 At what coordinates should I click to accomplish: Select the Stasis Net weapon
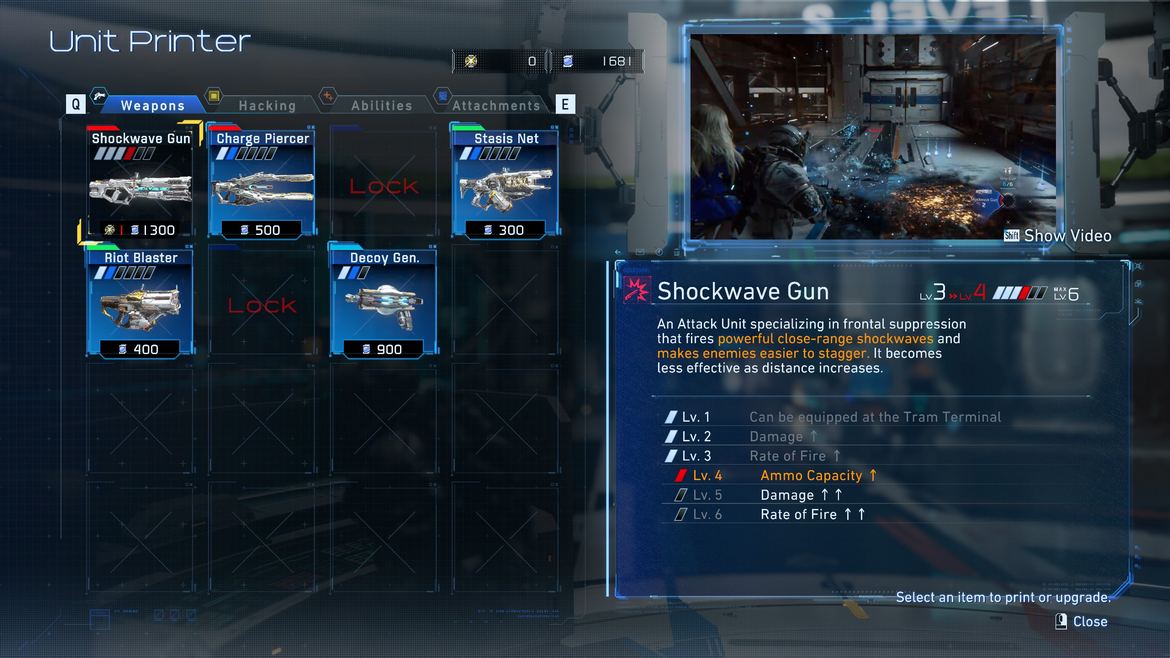[x=506, y=182]
